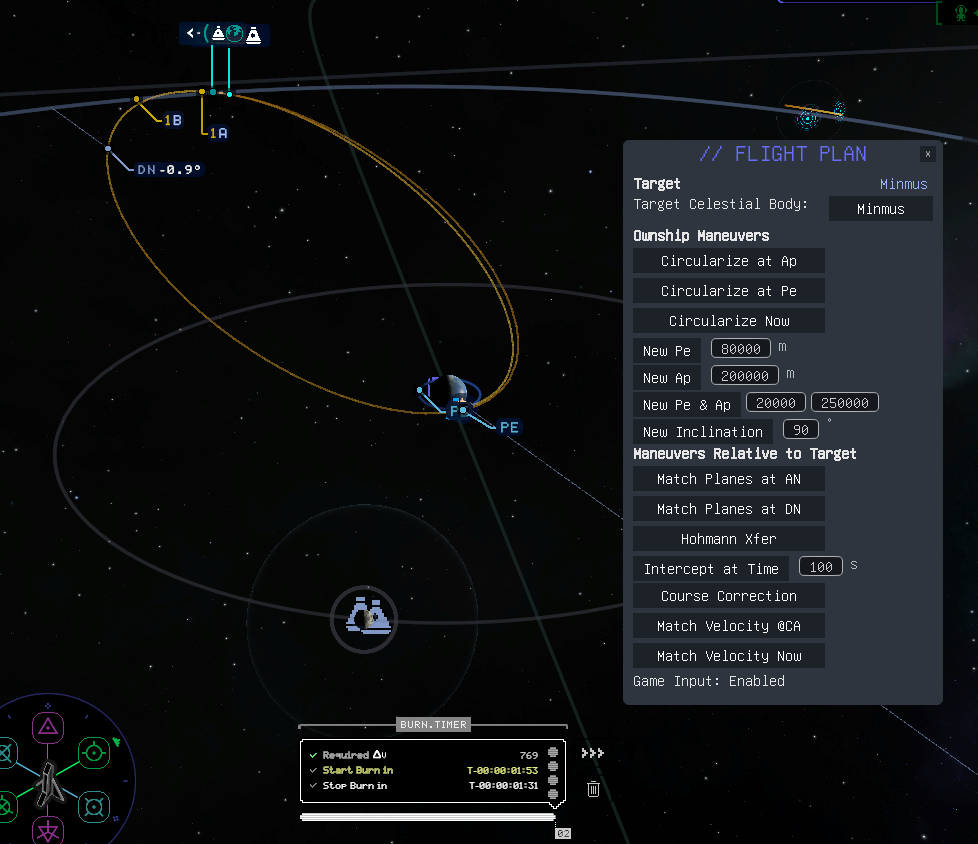Image resolution: width=978 pixels, height=844 pixels.
Task: Activate Match Velocity @CA
Action: coord(729,626)
